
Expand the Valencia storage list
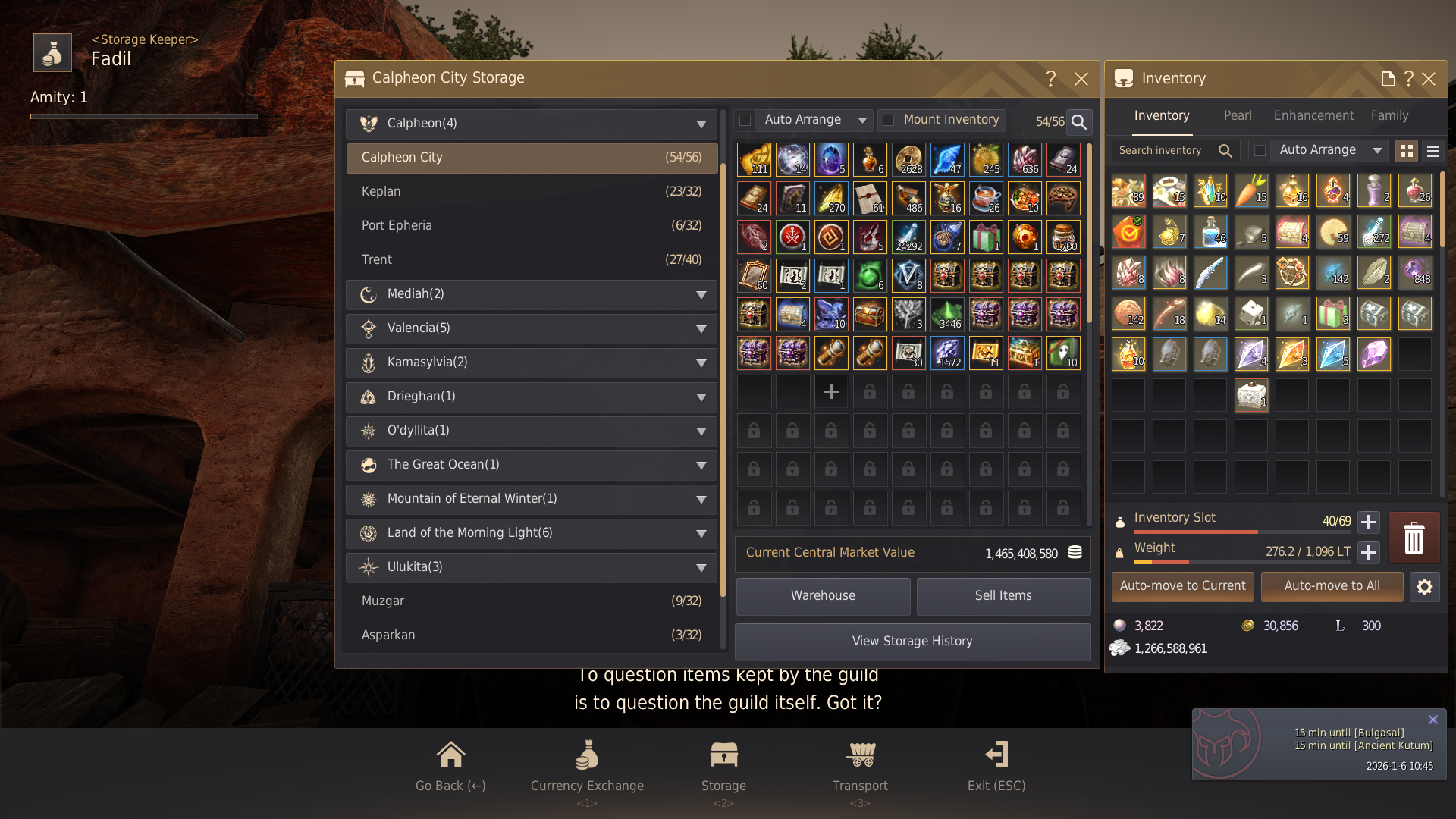(x=699, y=328)
